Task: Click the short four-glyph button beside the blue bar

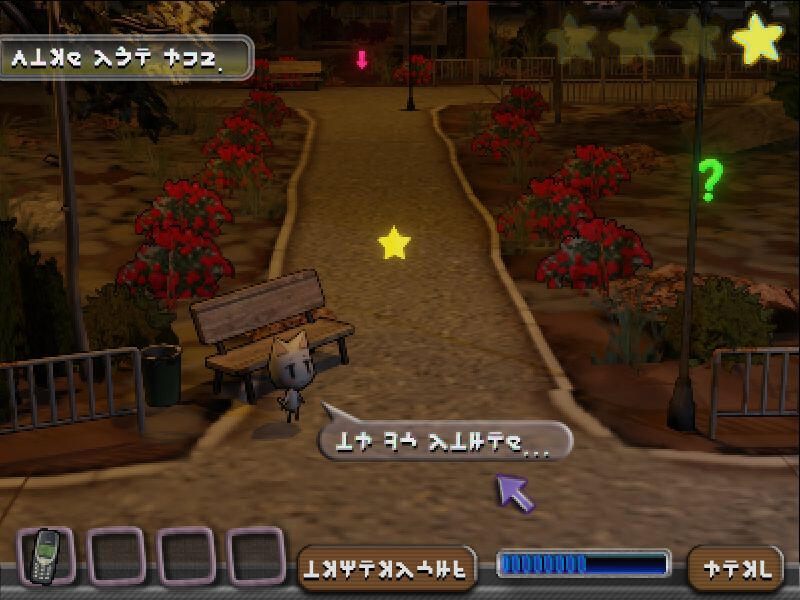Action: coord(736,567)
